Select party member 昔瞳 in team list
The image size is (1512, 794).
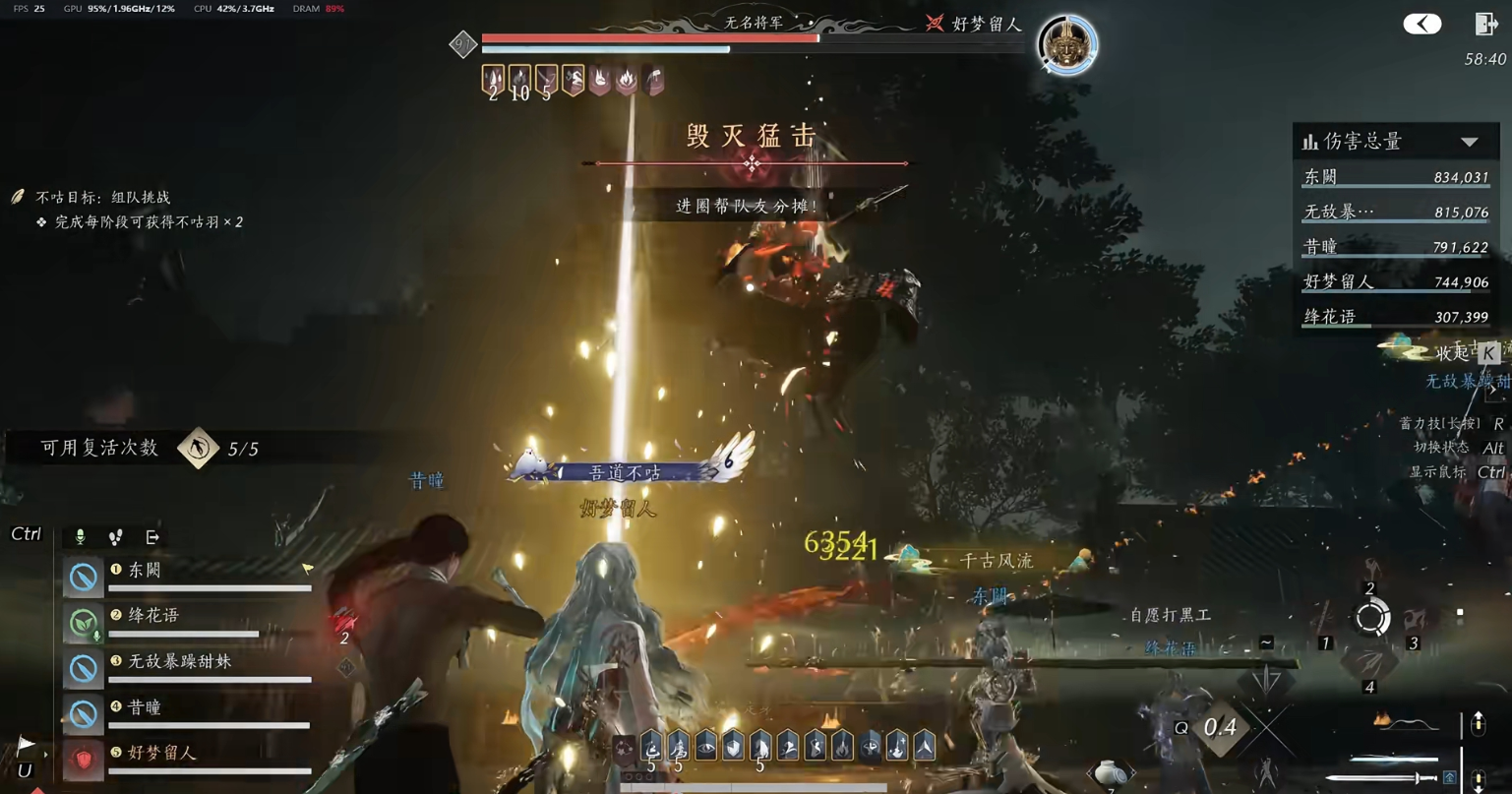click(145, 707)
